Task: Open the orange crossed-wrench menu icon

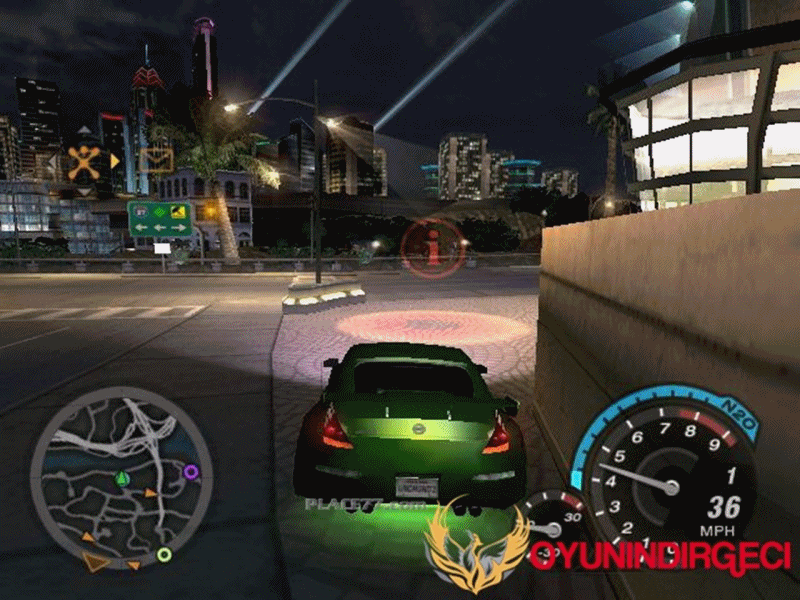Action: point(84,160)
